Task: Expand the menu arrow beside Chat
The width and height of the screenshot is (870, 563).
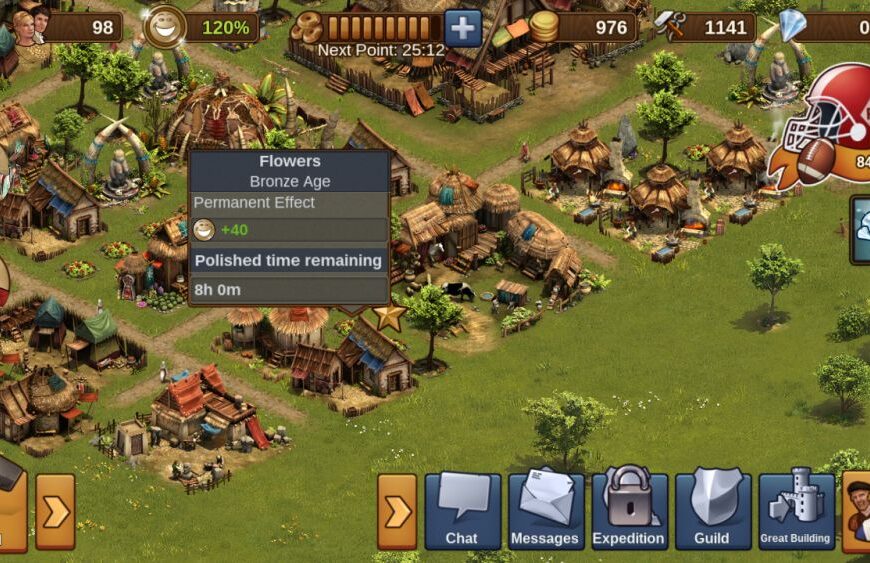Action: coord(397,512)
